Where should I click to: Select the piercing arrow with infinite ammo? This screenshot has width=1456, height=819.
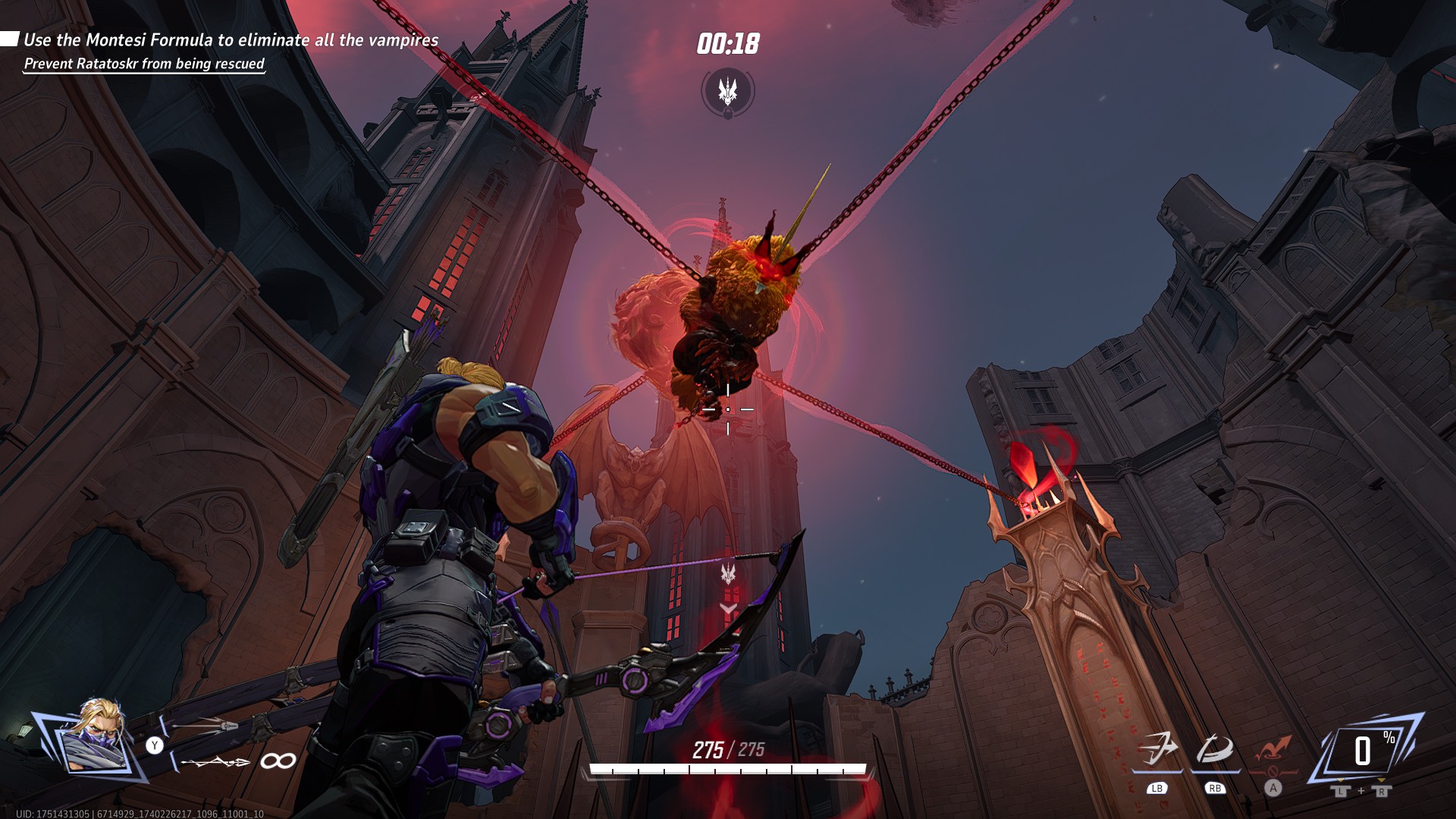point(216,761)
